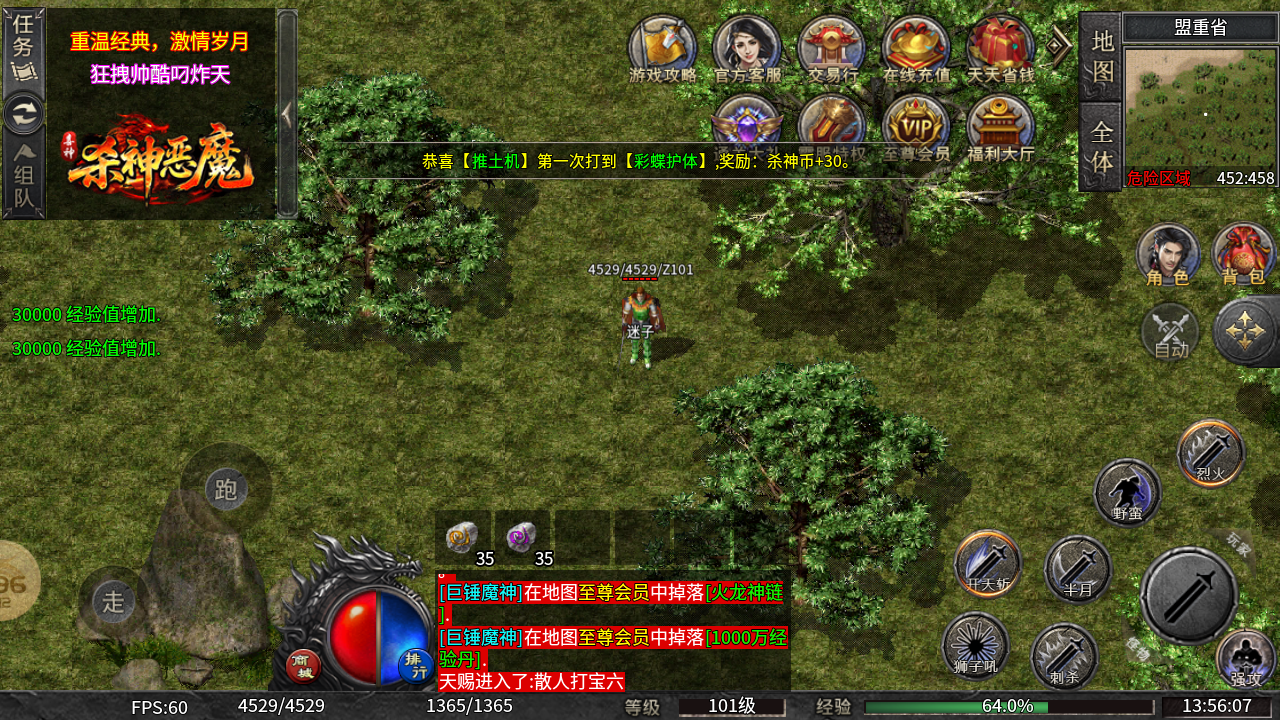Open the 角色 character sheet

(1167, 254)
